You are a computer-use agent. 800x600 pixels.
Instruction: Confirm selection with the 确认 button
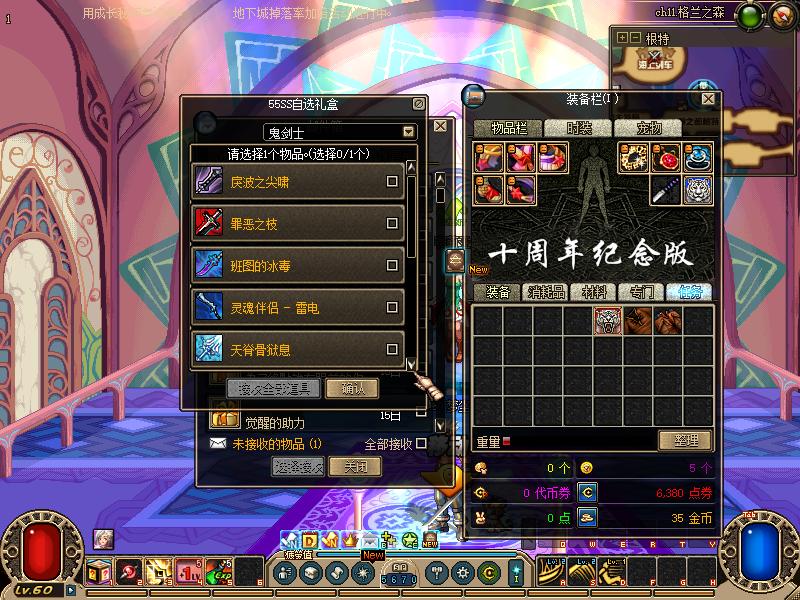(x=359, y=388)
